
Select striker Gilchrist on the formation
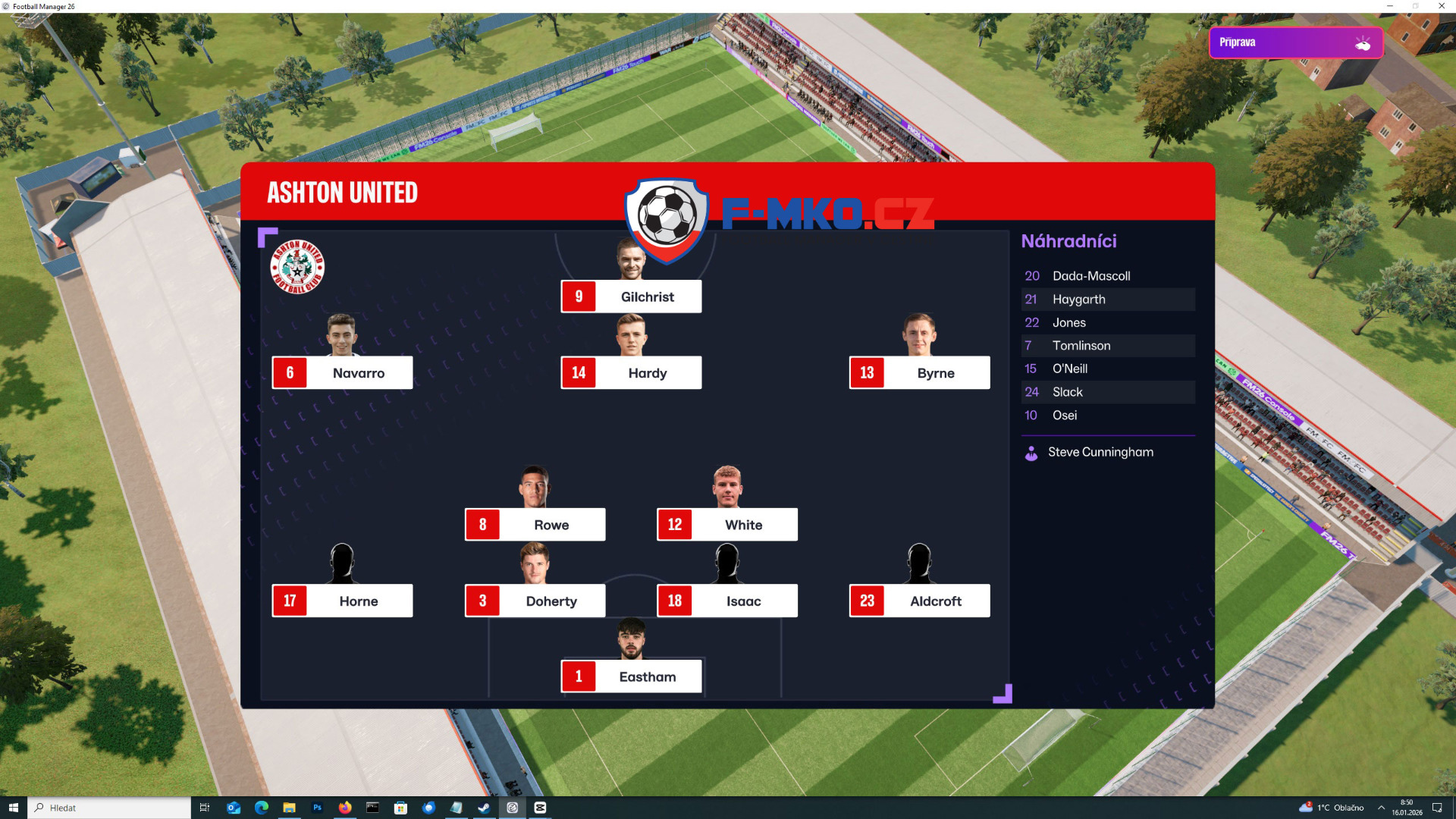631,297
